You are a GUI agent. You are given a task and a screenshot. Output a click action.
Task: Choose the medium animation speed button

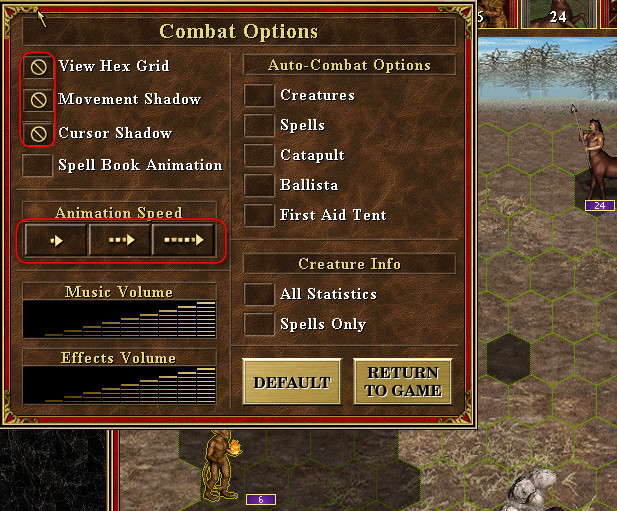tap(120, 240)
